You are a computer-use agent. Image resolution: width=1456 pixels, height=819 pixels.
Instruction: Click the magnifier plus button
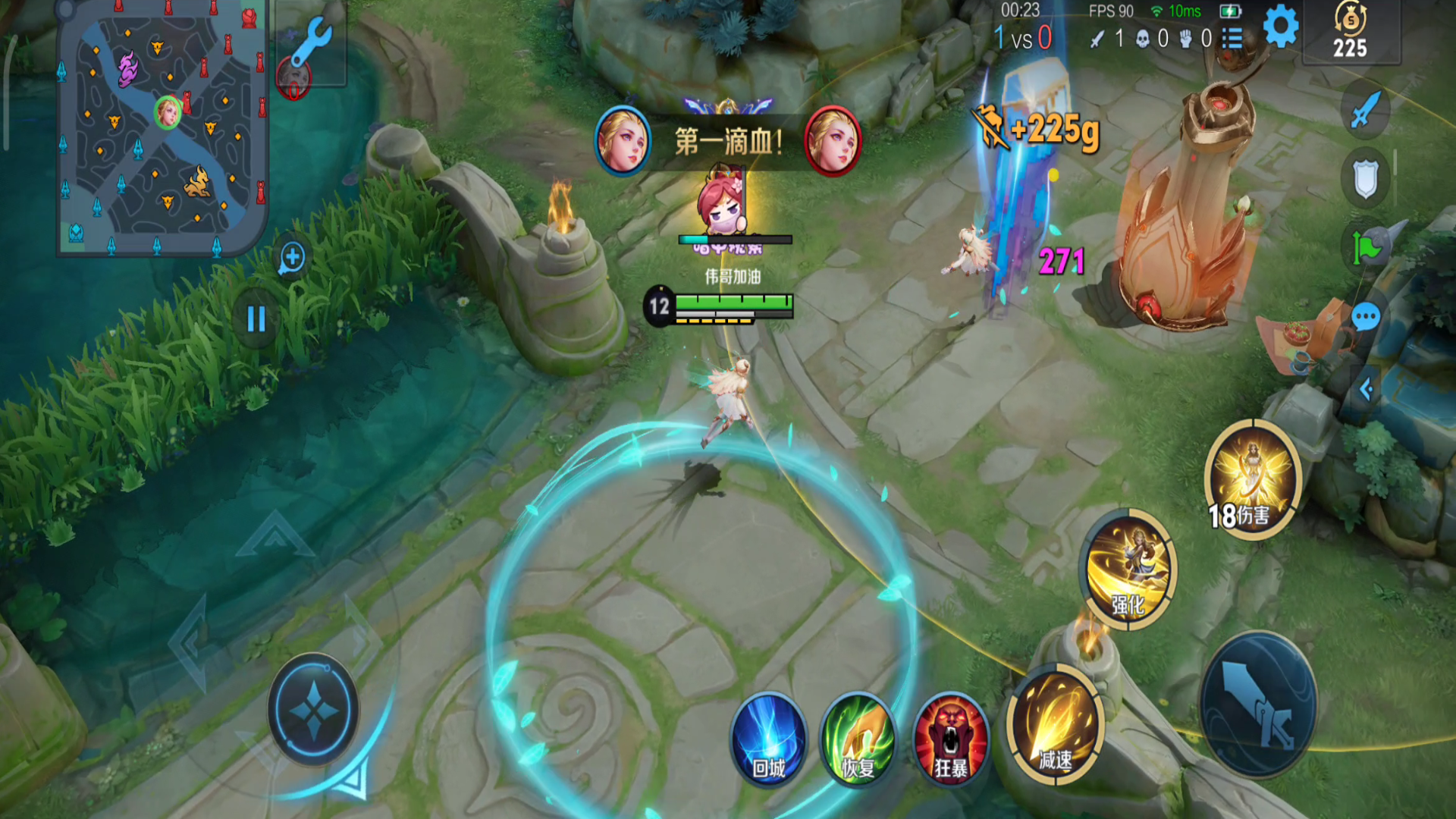point(292,258)
